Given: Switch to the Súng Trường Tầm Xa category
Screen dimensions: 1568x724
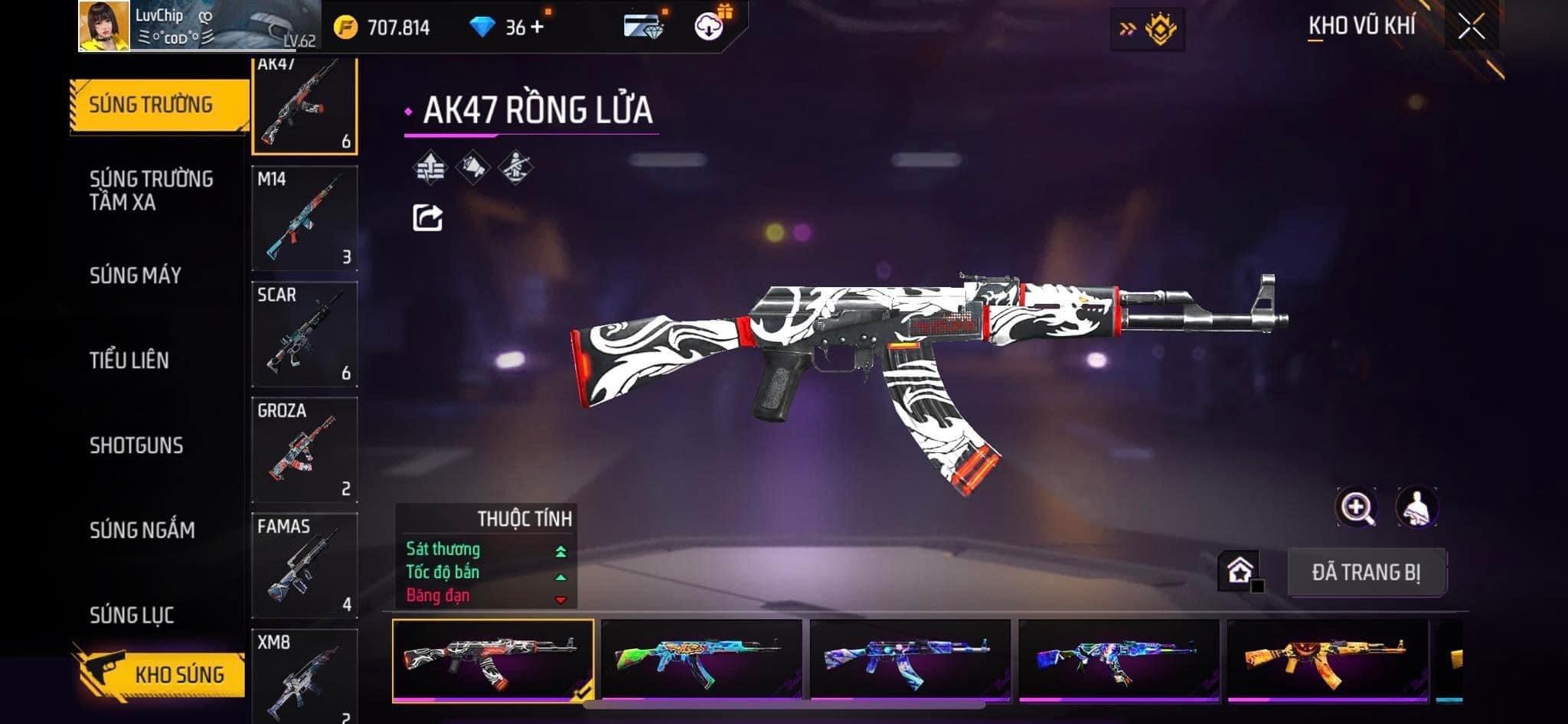Looking at the screenshot, I should 151,190.
